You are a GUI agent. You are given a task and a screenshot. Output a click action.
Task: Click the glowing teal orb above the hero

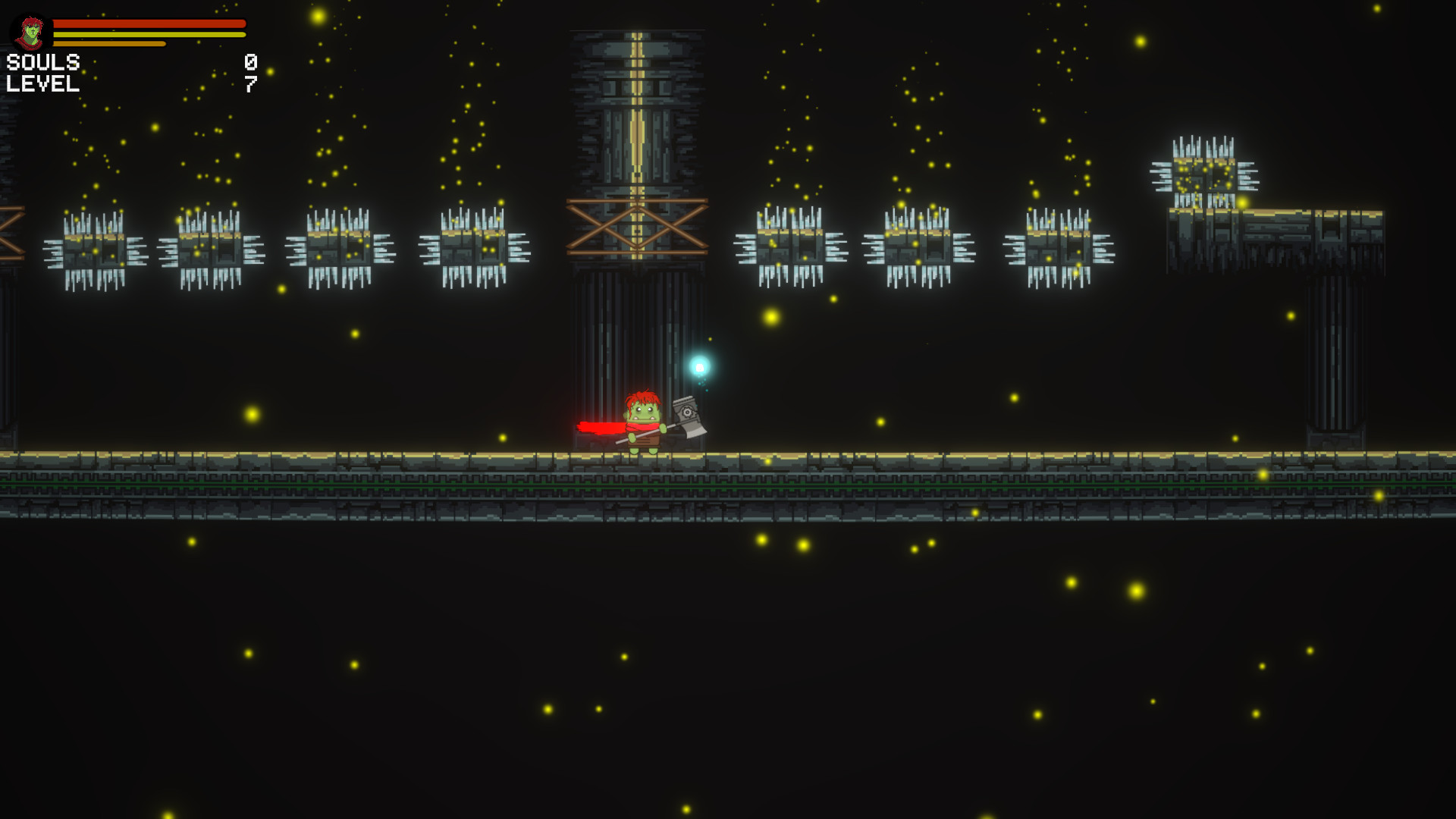pos(698,368)
